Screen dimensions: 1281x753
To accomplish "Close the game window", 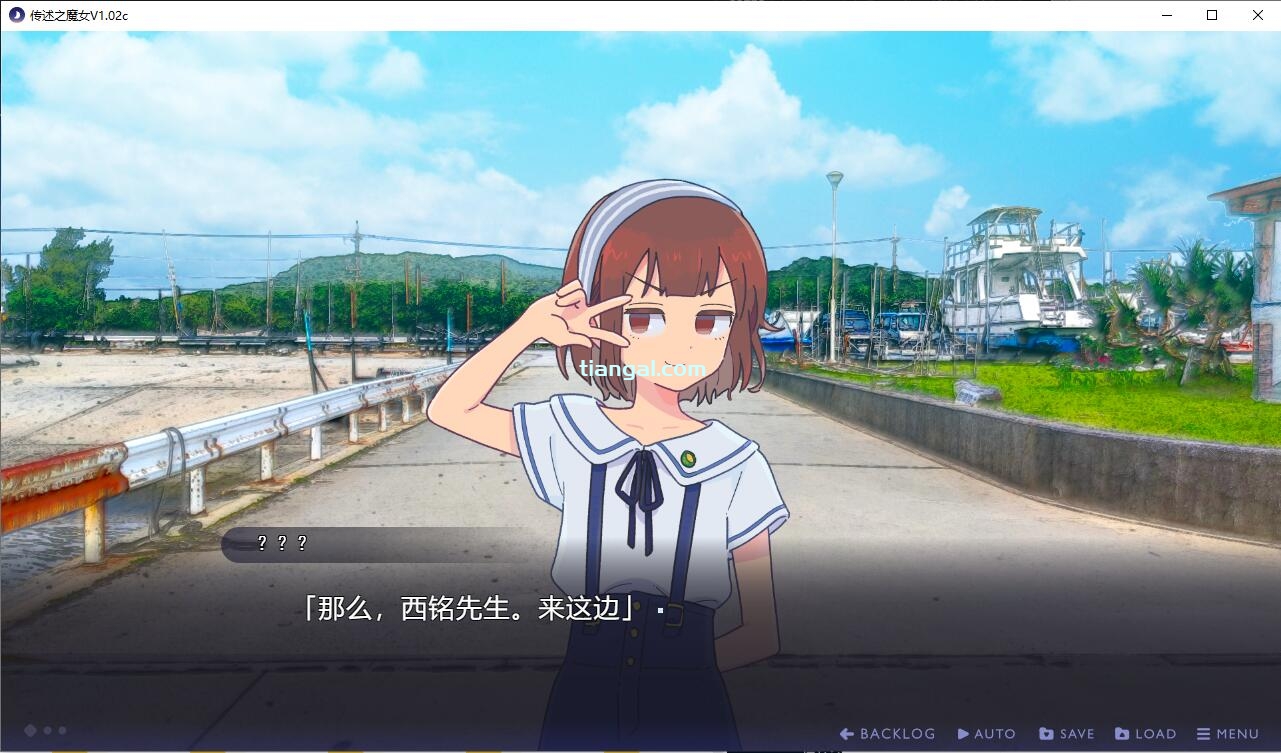I will [x=1258, y=15].
